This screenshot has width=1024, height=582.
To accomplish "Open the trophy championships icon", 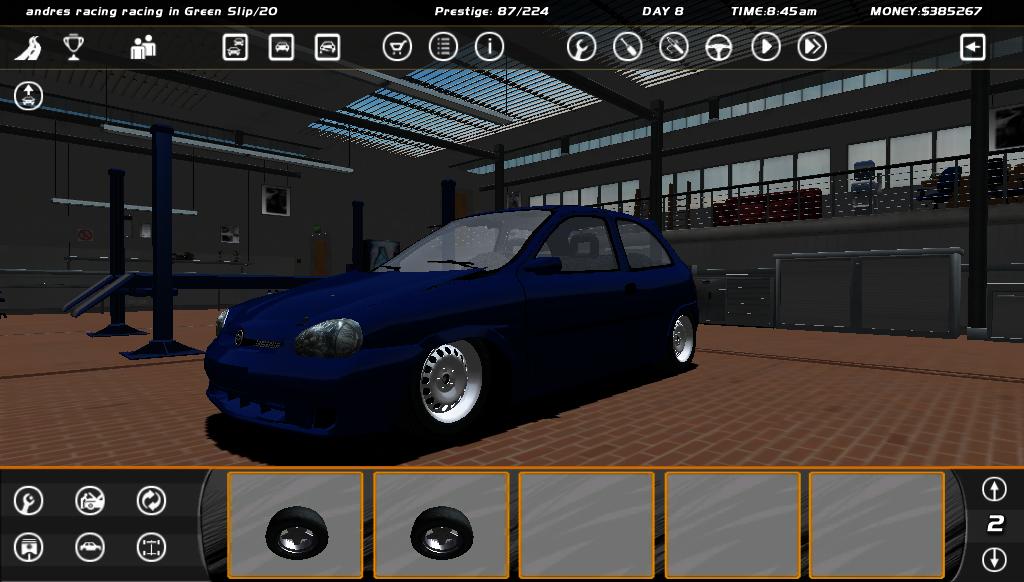I will click(74, 47).
